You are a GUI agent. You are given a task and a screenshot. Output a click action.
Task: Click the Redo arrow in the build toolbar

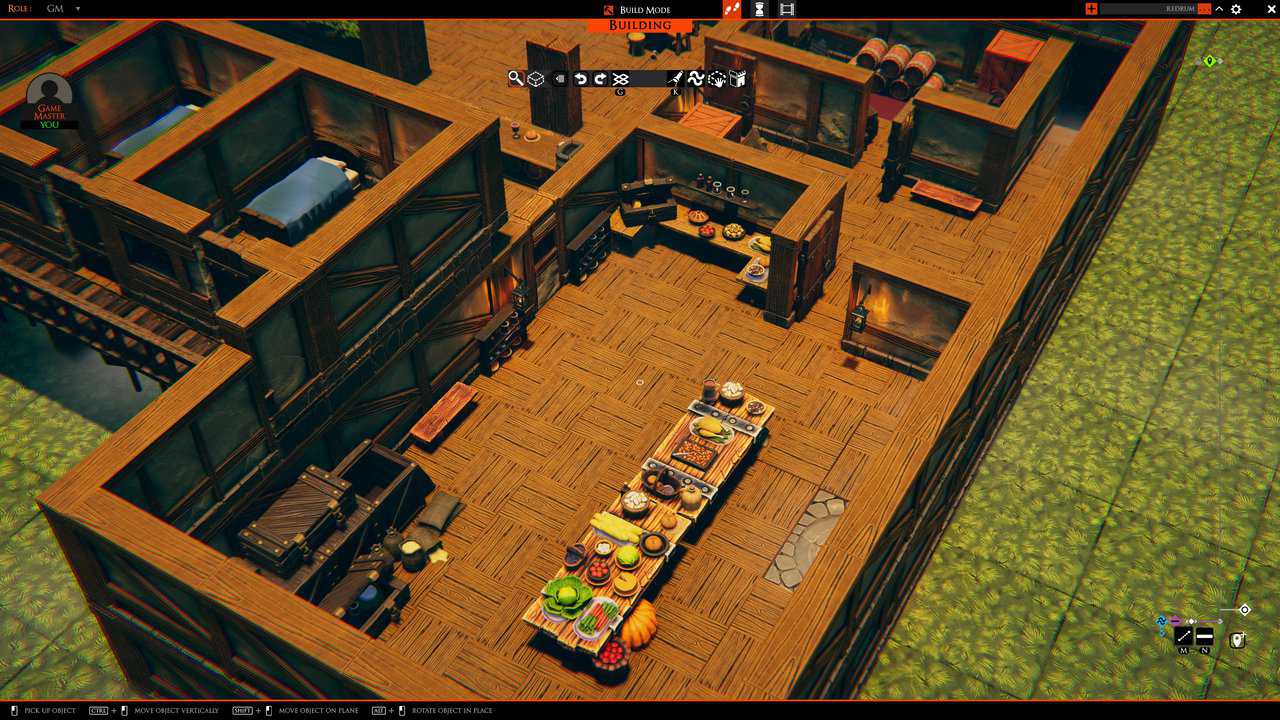coord(598,78)
